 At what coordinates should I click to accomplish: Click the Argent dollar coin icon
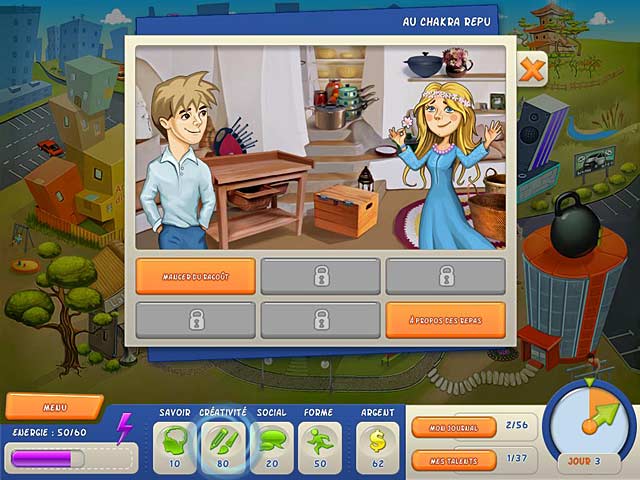(x=377, y=441)
